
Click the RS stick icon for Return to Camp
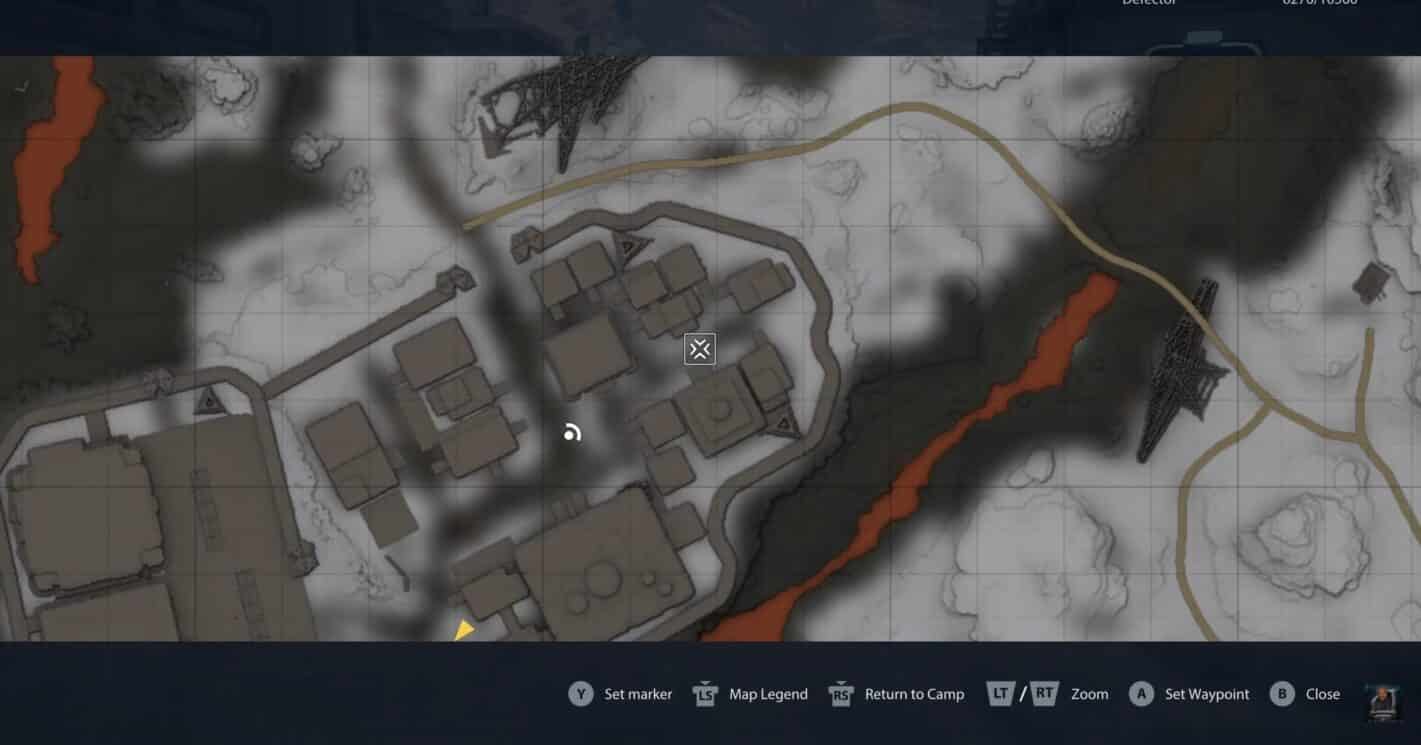pyautogui.click(x=841, y=693)
